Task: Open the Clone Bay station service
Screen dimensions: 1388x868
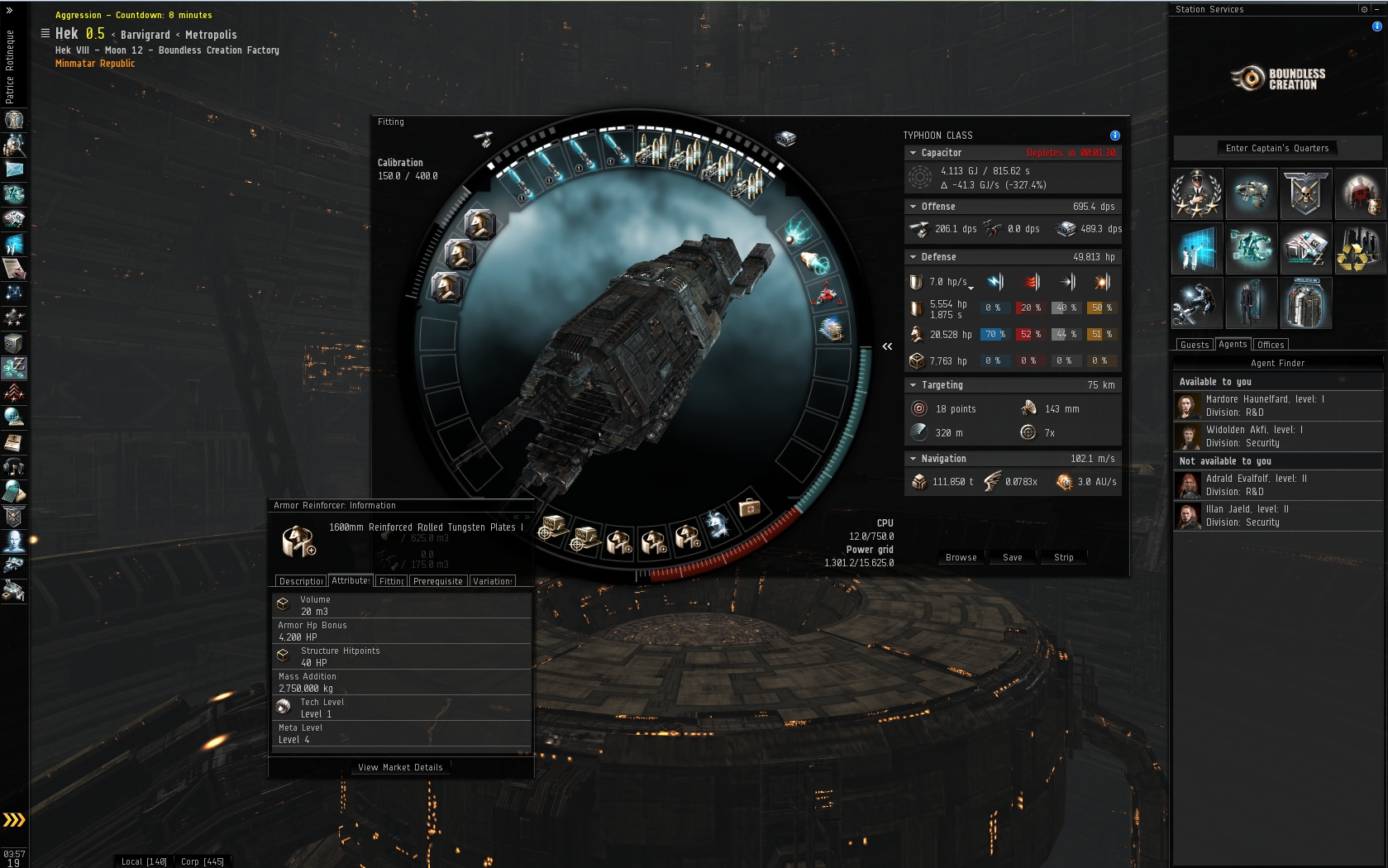Action: point(1251,303)
